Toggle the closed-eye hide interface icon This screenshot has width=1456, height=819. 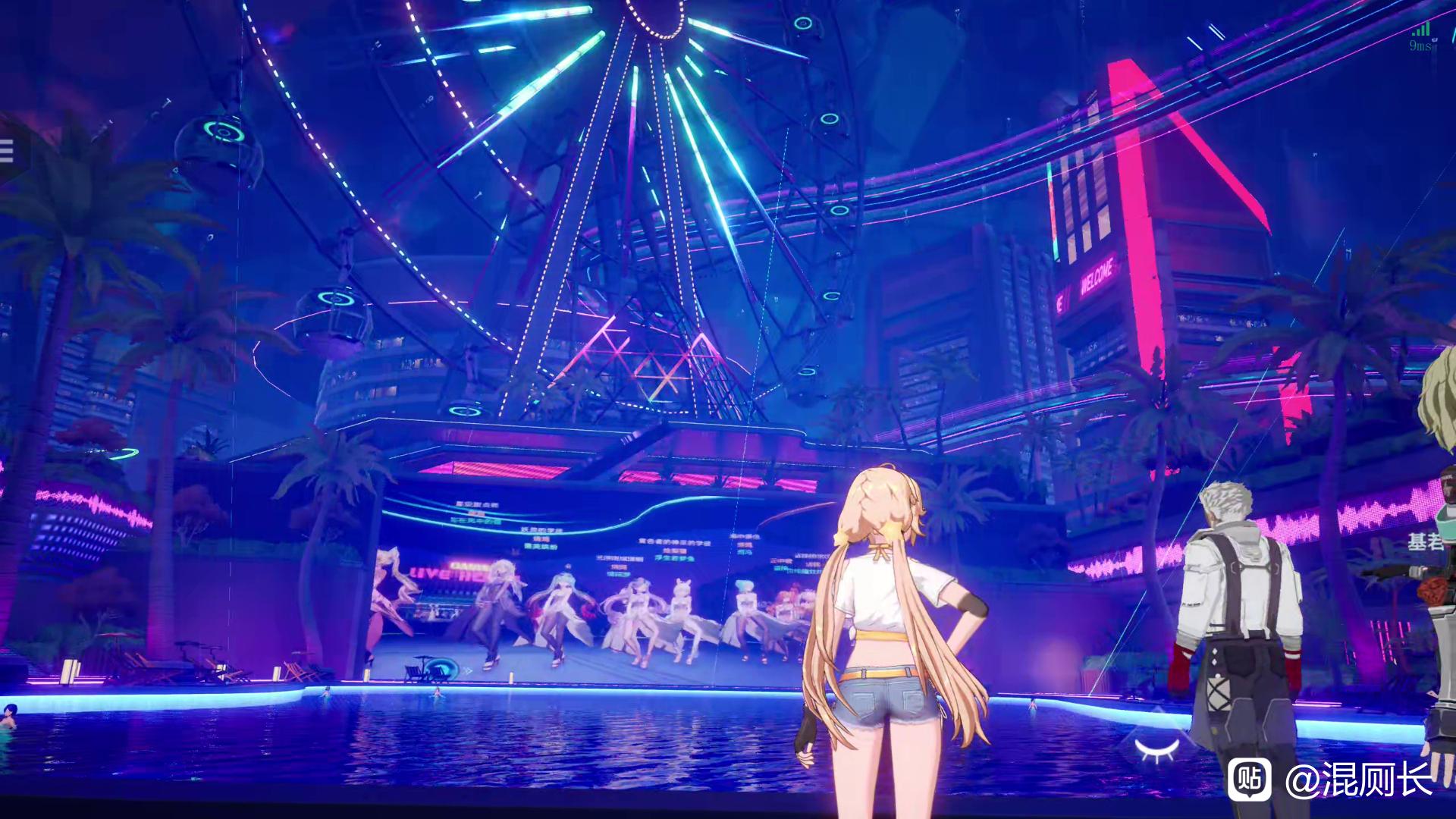click(x=1156, y=748)
